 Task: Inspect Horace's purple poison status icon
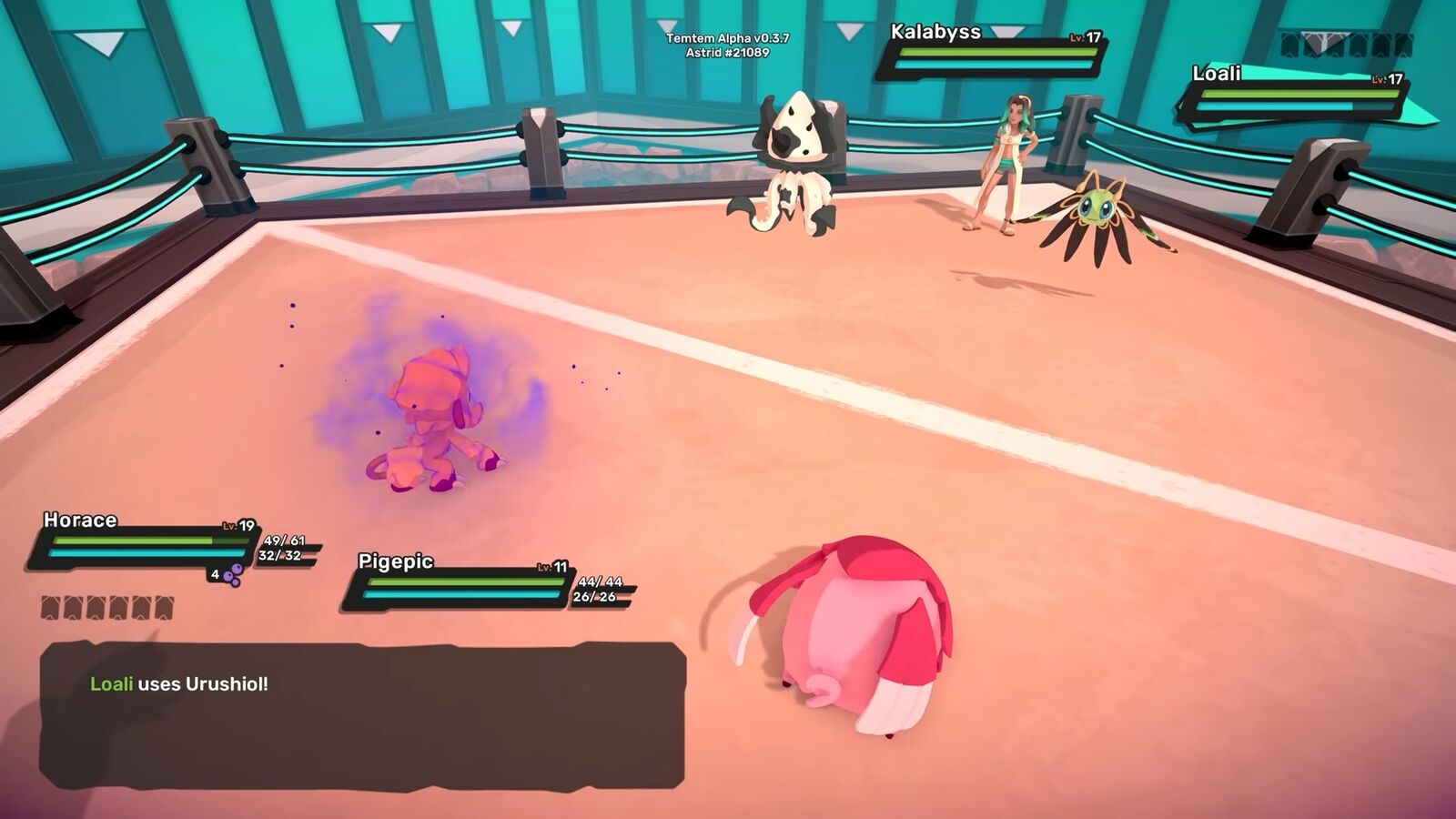point(234,574)
